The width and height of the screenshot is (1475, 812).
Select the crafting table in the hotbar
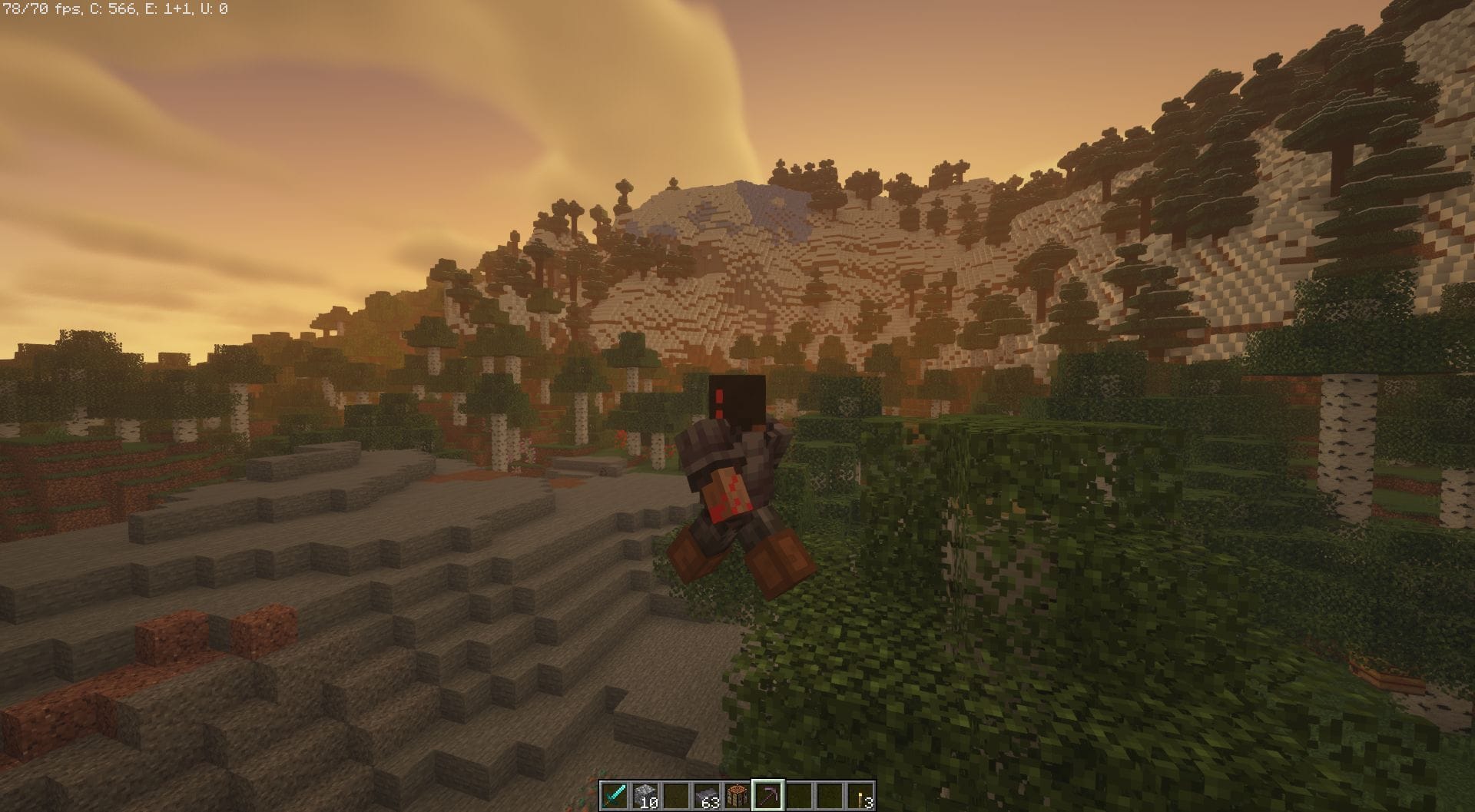point(739,793)
